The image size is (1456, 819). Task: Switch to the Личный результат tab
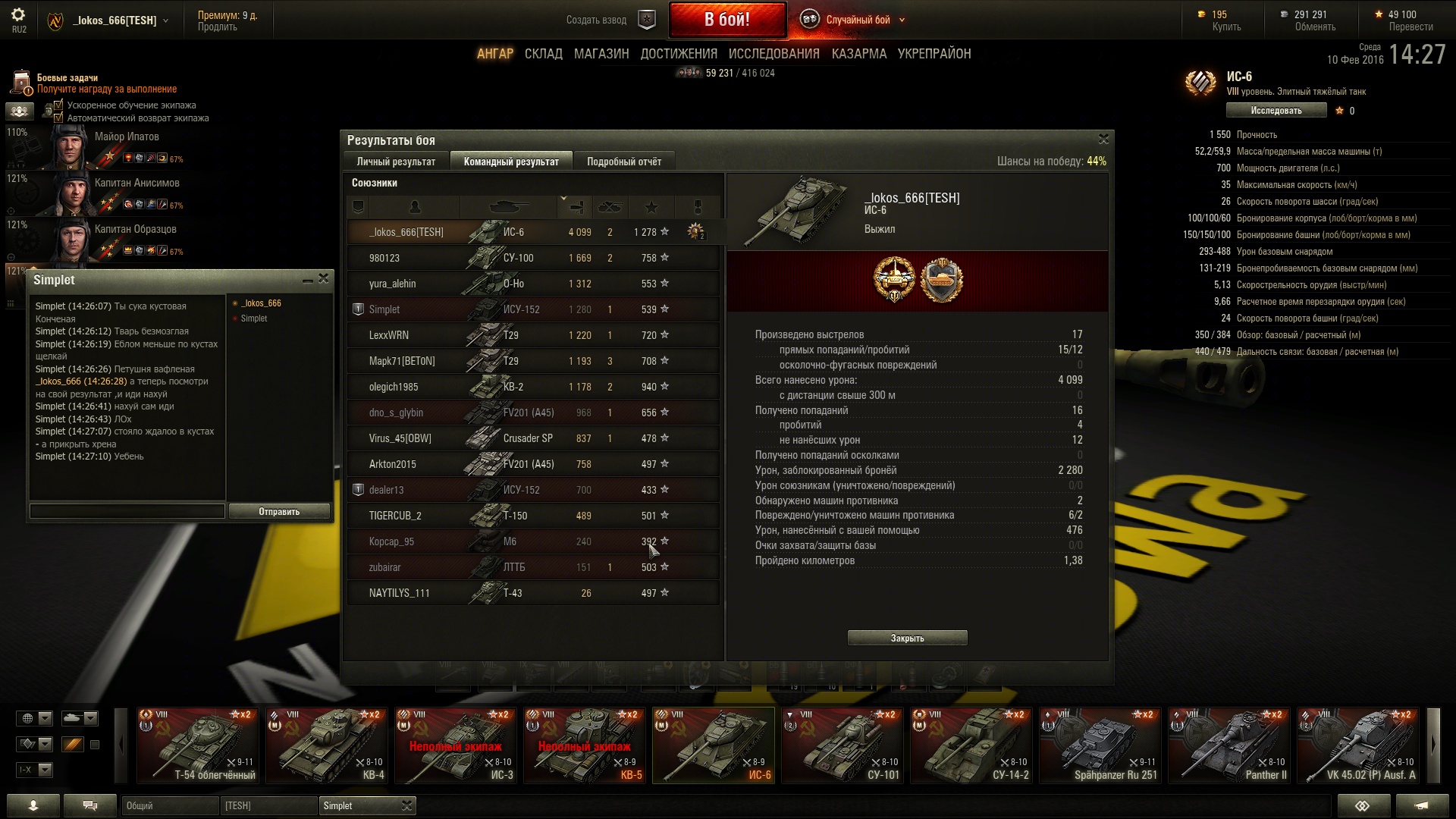396,162
